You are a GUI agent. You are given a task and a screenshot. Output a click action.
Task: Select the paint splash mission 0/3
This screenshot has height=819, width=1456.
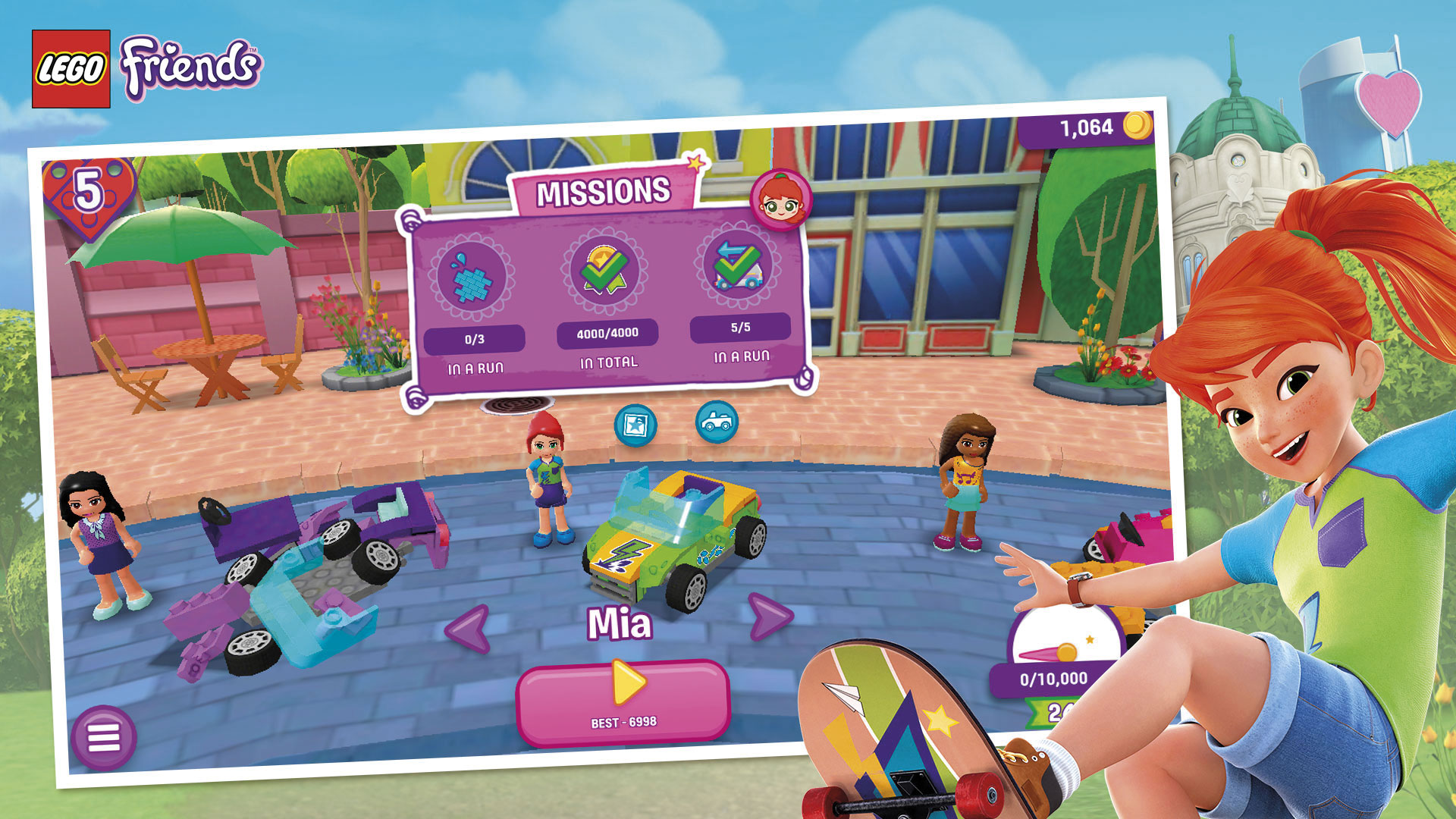pyautogui.click(x=473, y=278)
